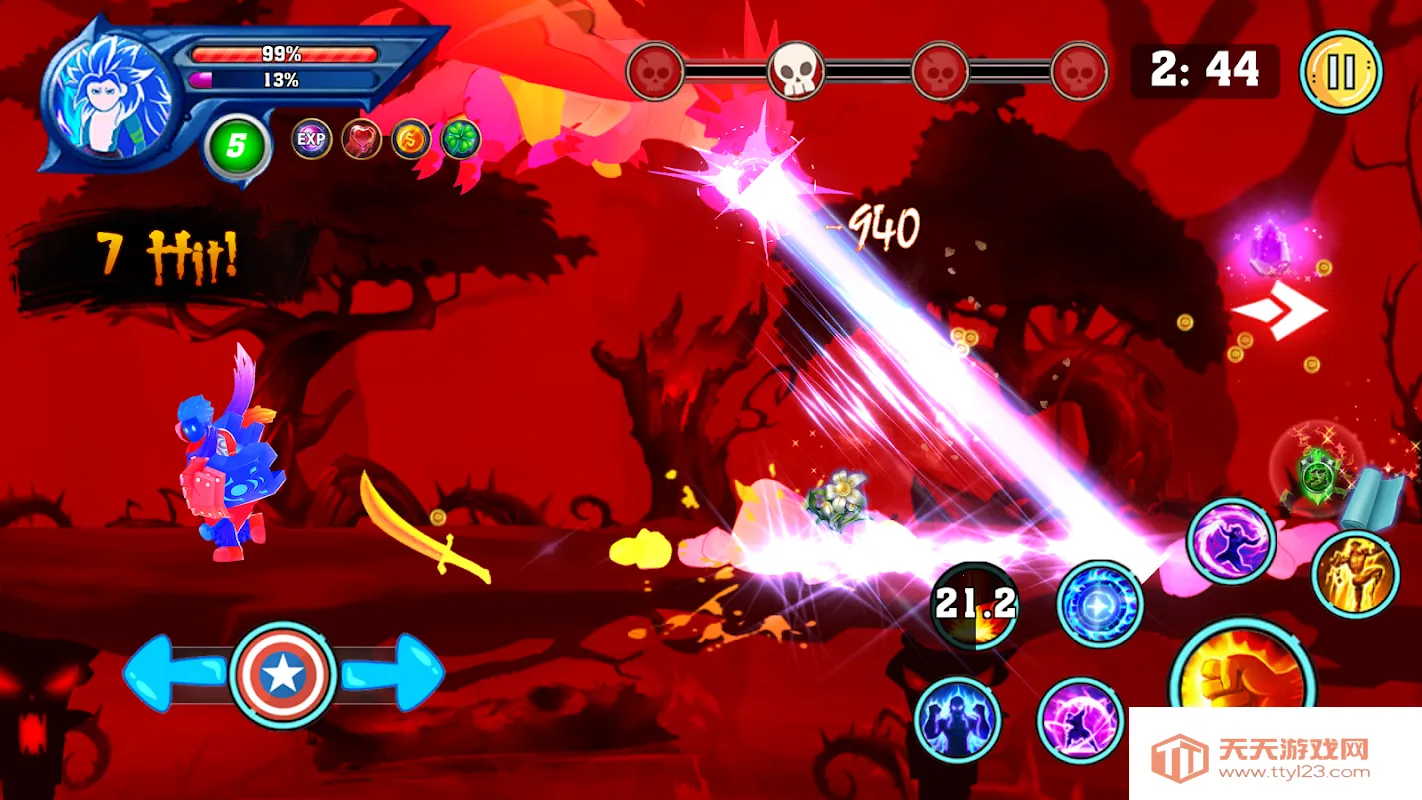The width and height of the screenshot is (1422, 800).
Task: Select the EXP boost icon
Action: (311, 139)
